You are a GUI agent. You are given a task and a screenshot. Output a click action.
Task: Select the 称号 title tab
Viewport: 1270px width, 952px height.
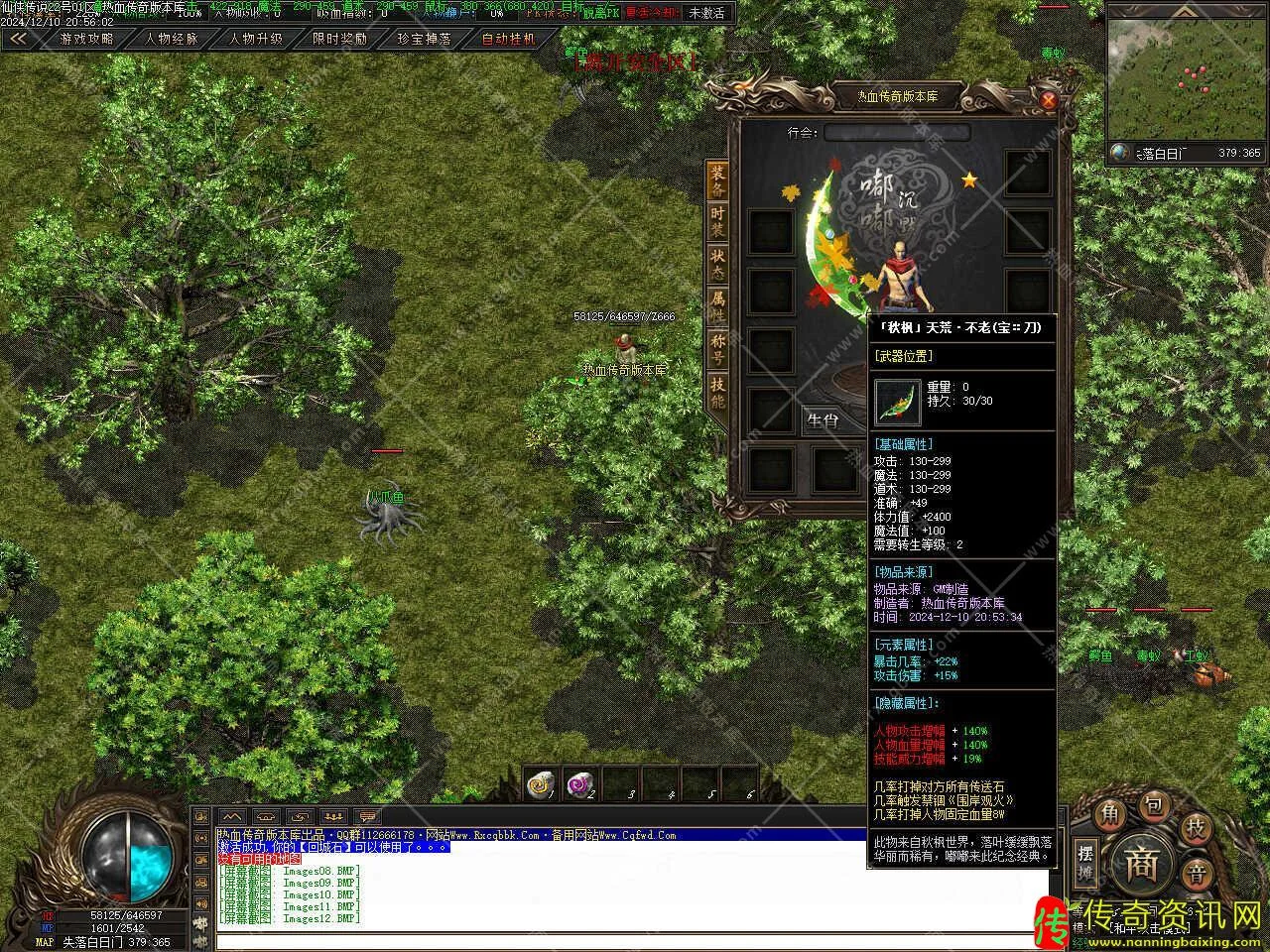(717, 349)
